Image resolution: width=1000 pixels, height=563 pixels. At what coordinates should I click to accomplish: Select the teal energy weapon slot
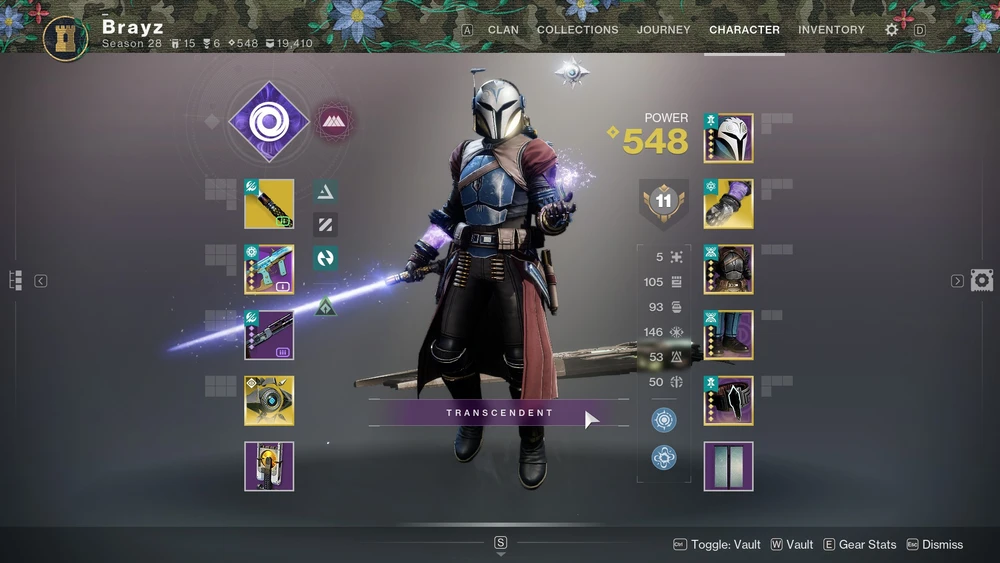[269, 269]
